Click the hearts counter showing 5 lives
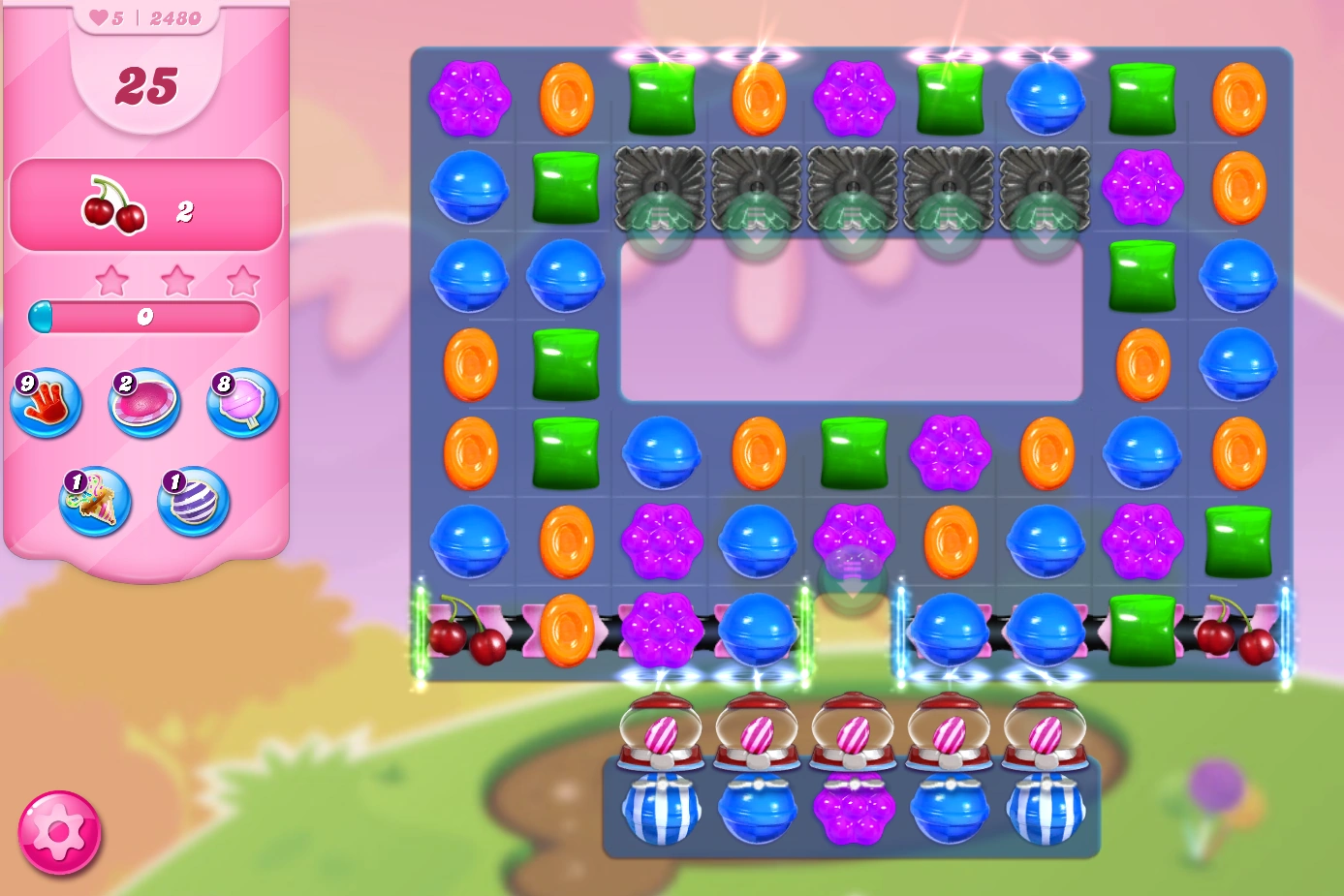Image resolution: width=1344 pixels, height=896 pixels. point(107,17)
